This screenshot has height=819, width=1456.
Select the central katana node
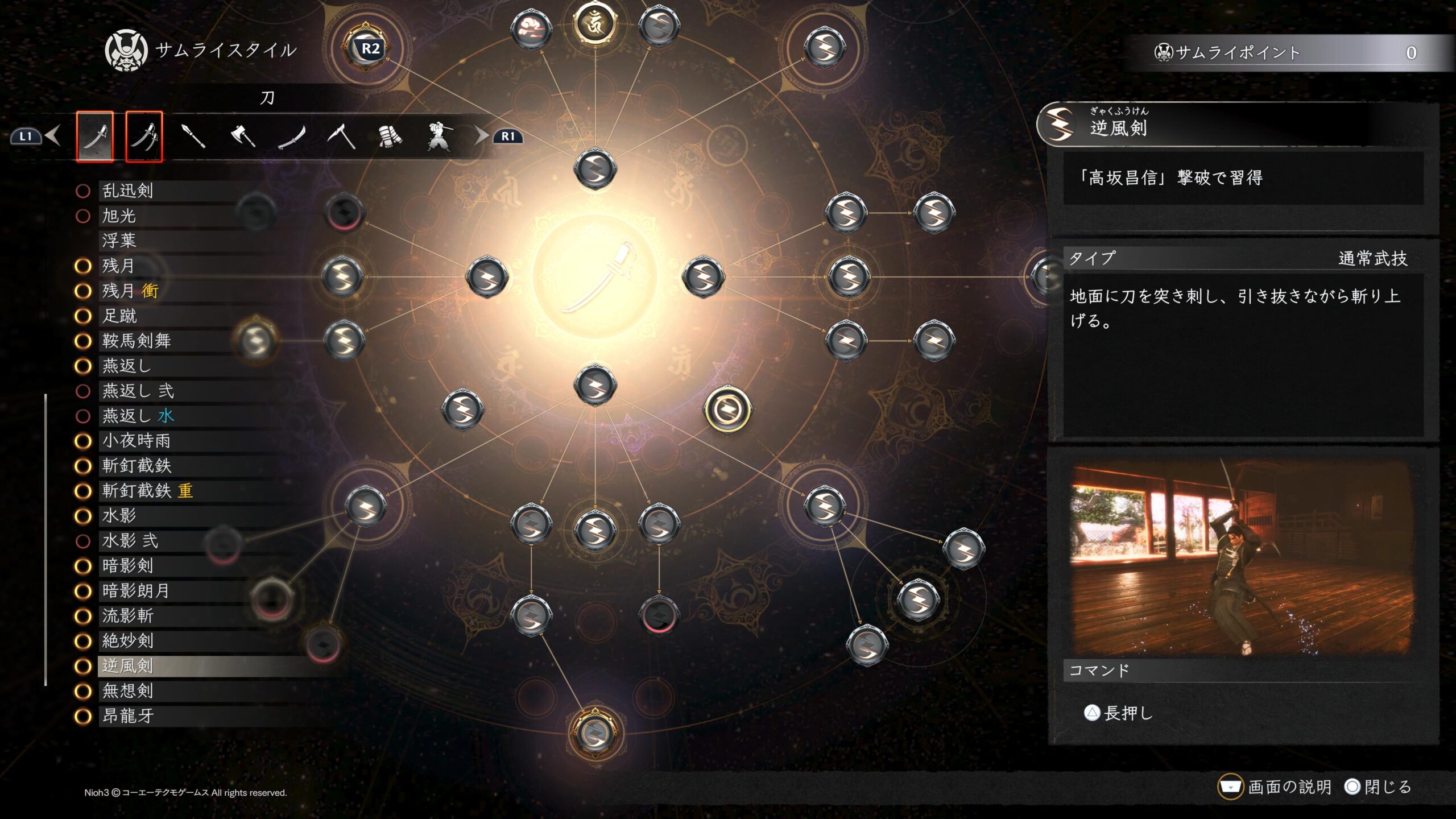click(x=595, y=277)
